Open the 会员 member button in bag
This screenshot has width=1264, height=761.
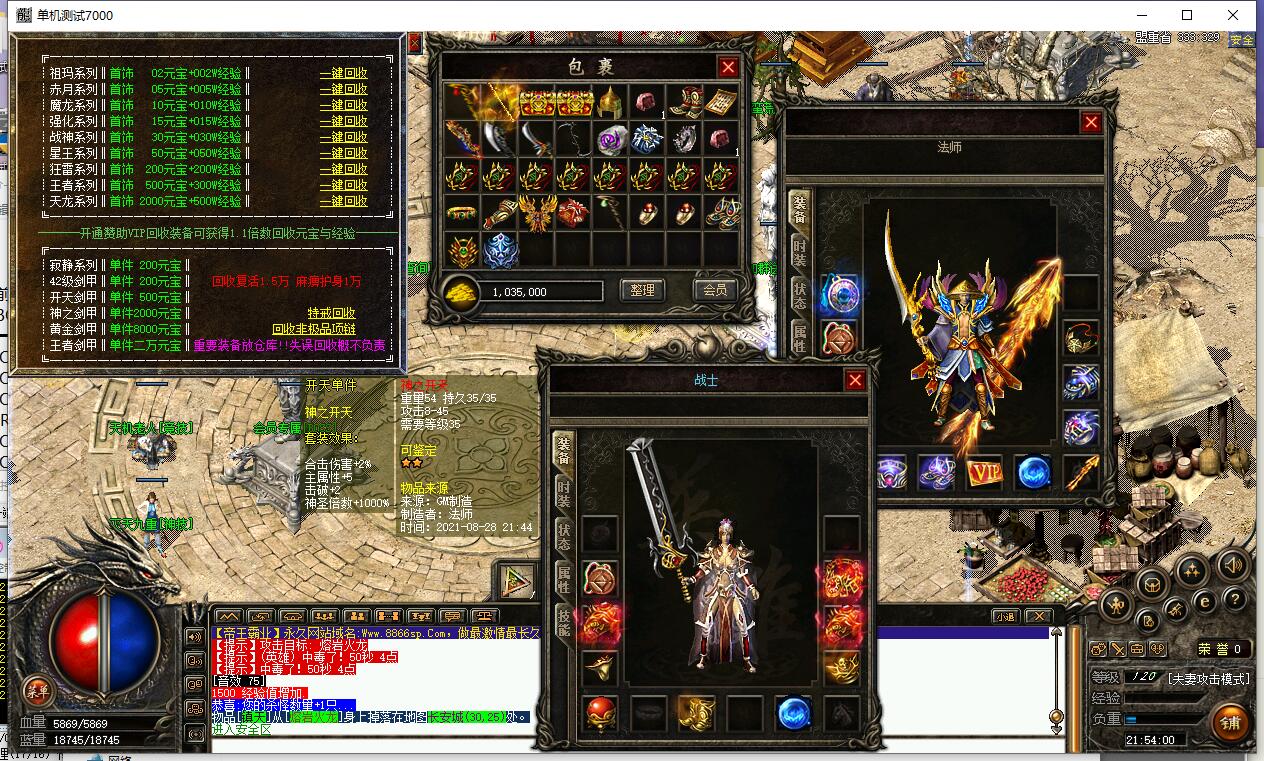click(714, 290)
